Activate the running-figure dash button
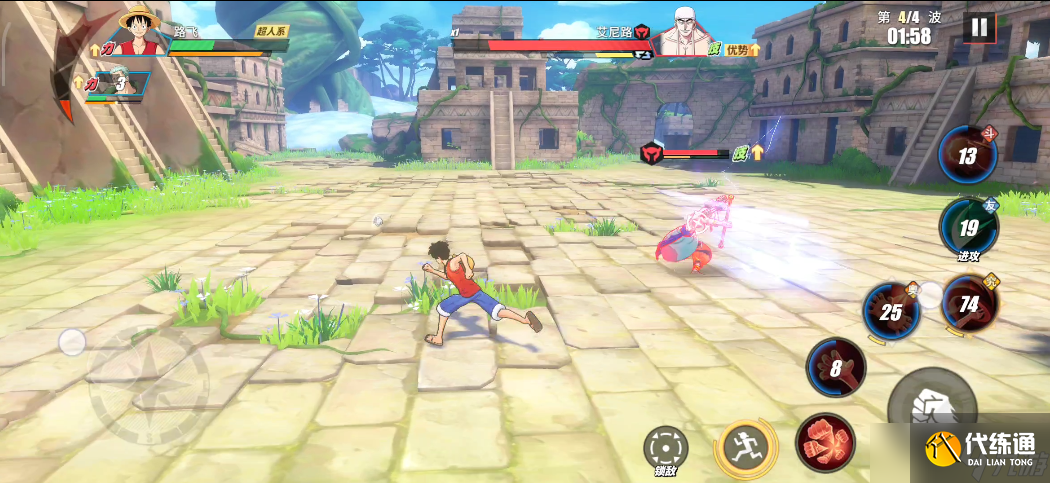This screenshot has width=1050, height=483. click(745, 446)
